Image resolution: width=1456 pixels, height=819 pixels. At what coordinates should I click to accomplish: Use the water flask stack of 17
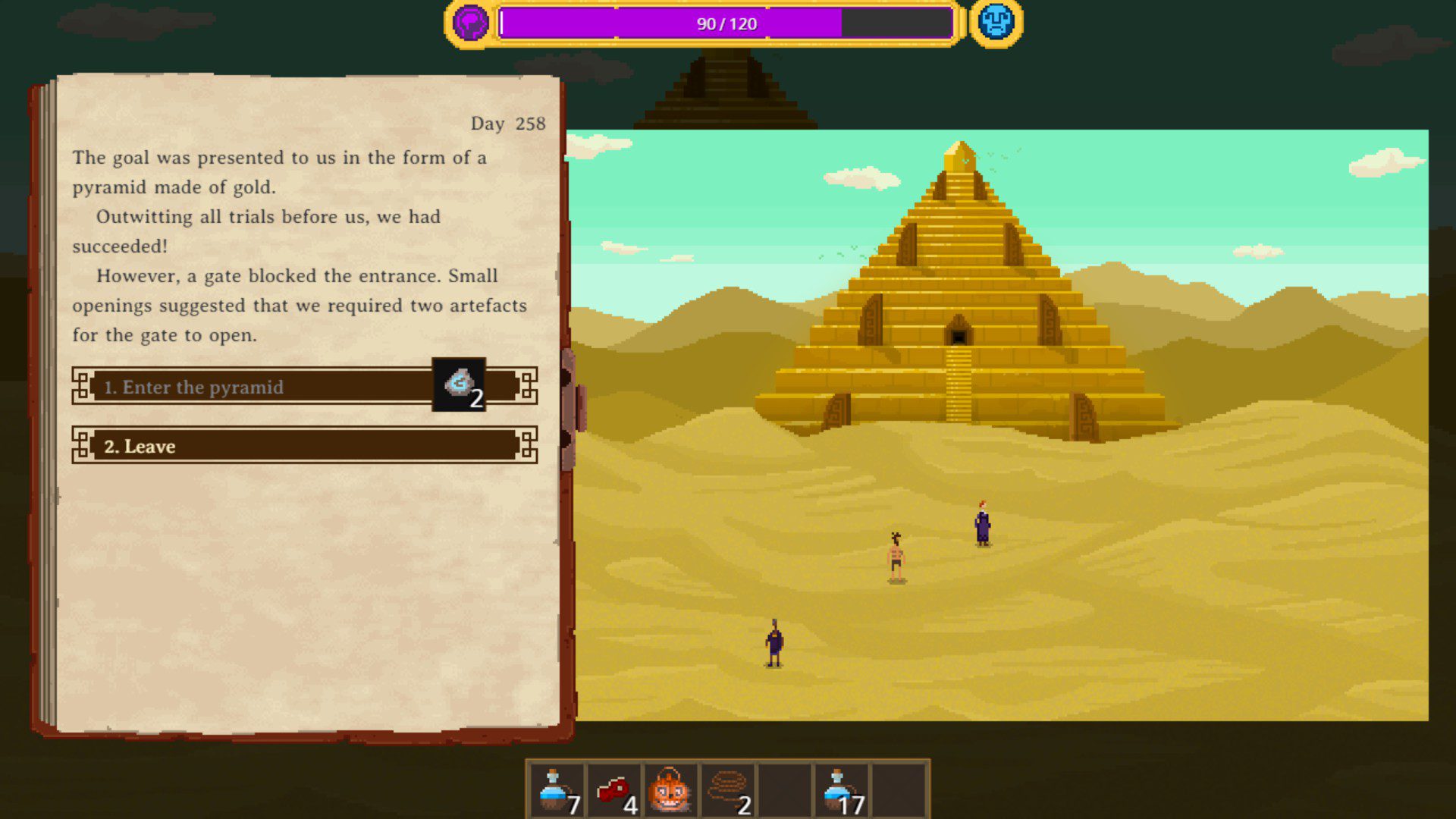842,790
